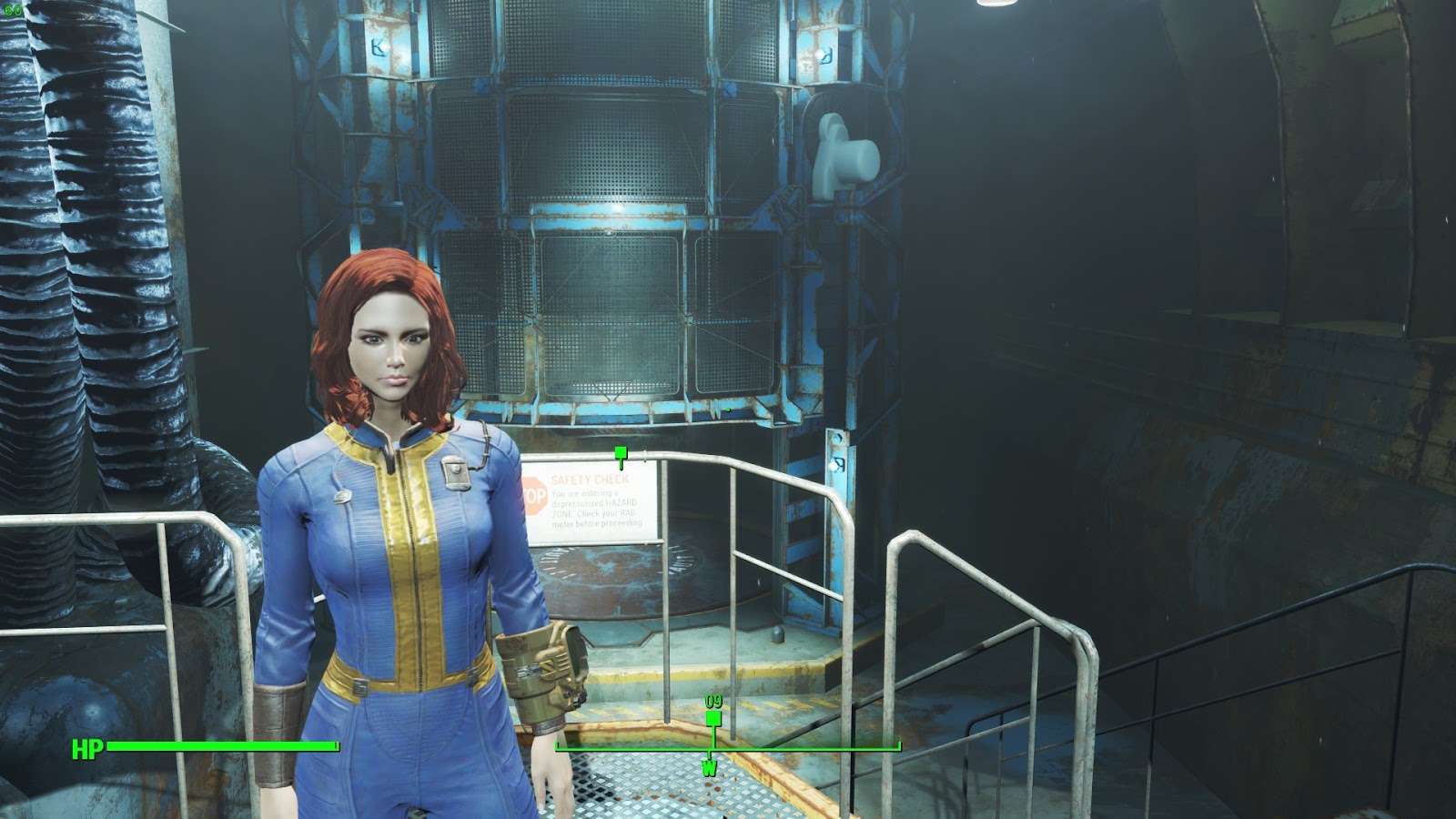Click the 111 badge on vault suit collar
Image resolution: width=1456 pixels, height=819 pixels.
click(455, 471)
